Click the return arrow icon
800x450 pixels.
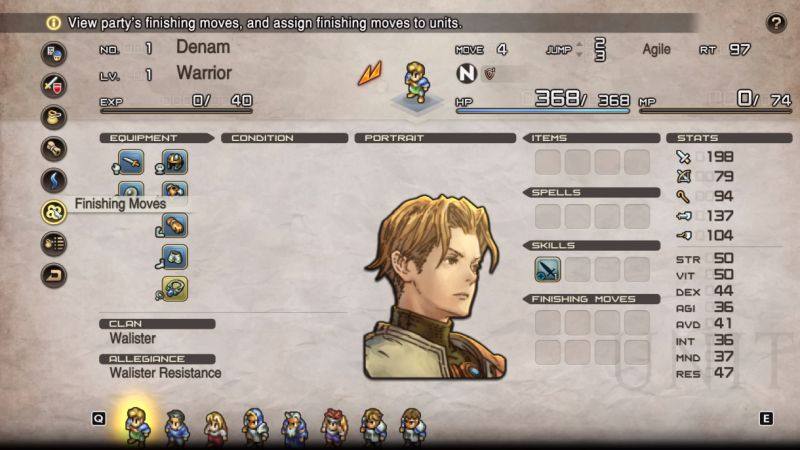[x=53, y=274]
